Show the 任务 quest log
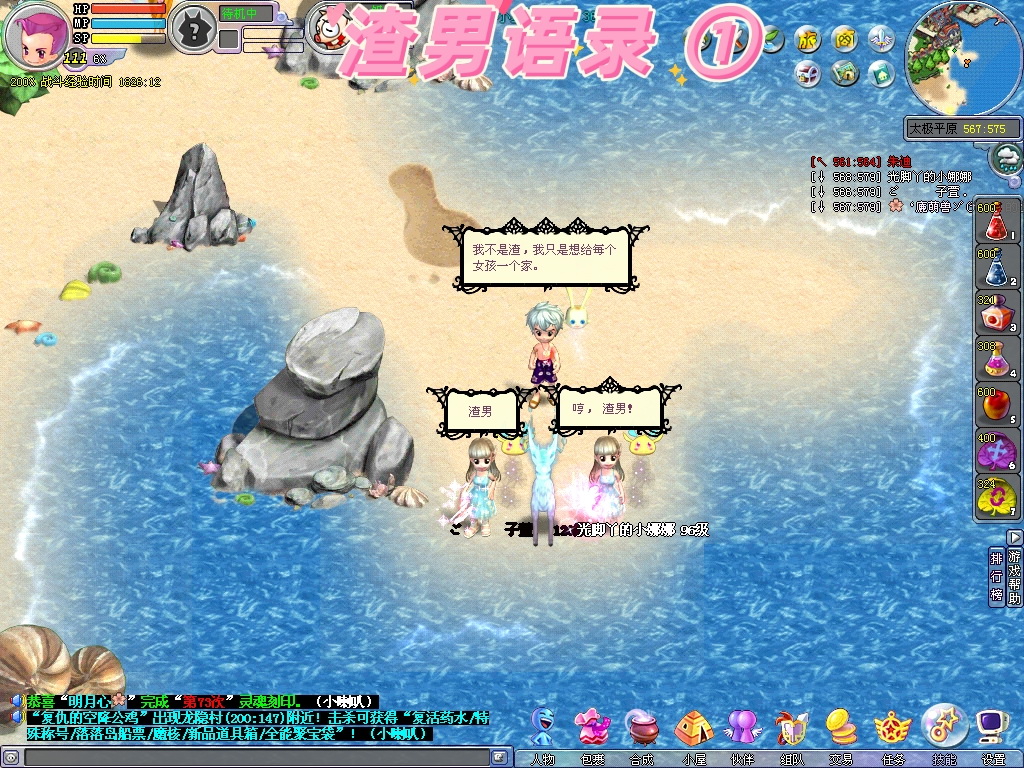Screen dimensions: 1024x768 892,728
